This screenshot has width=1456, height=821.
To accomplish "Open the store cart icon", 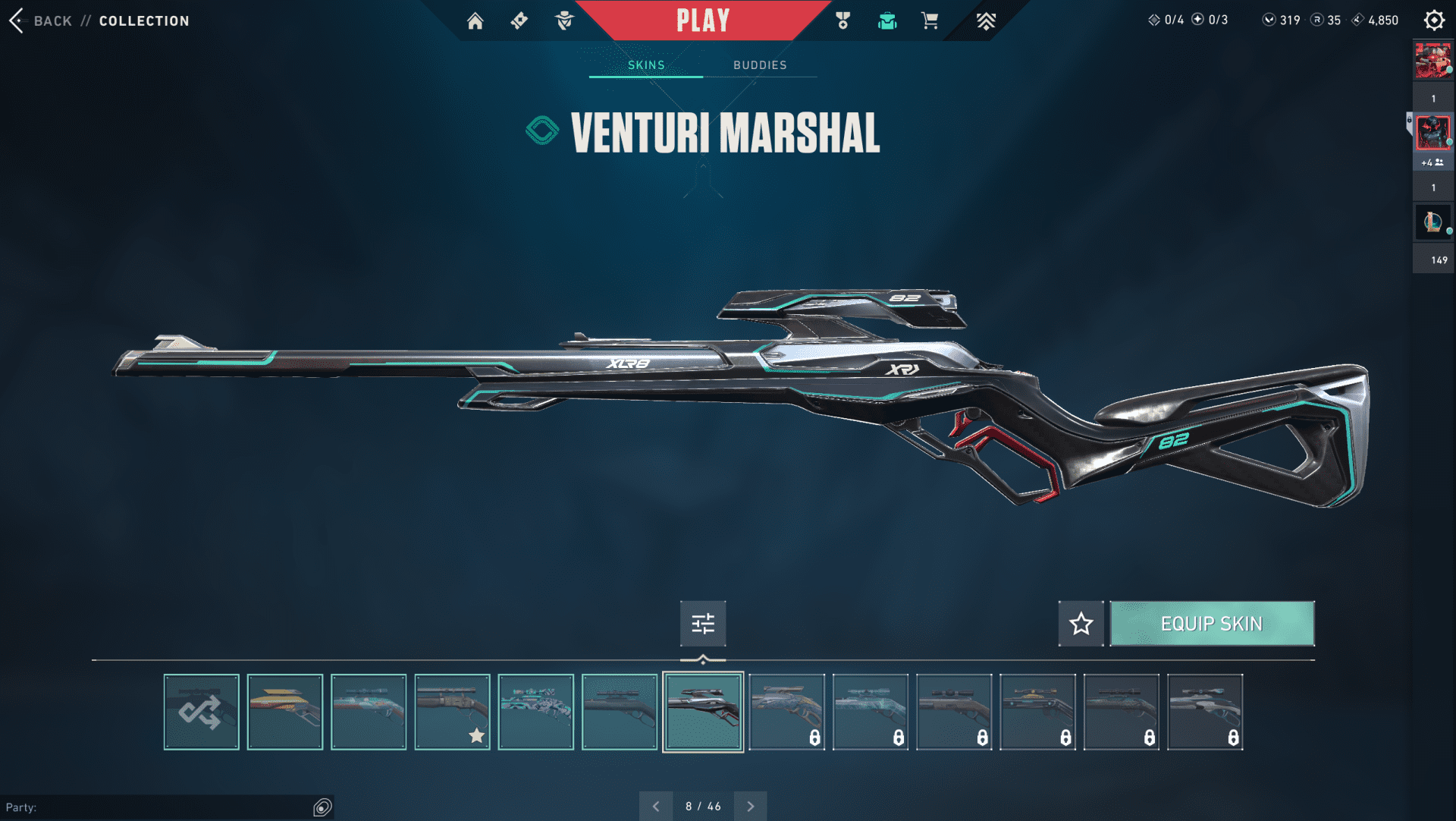I will tap(930, 20).
